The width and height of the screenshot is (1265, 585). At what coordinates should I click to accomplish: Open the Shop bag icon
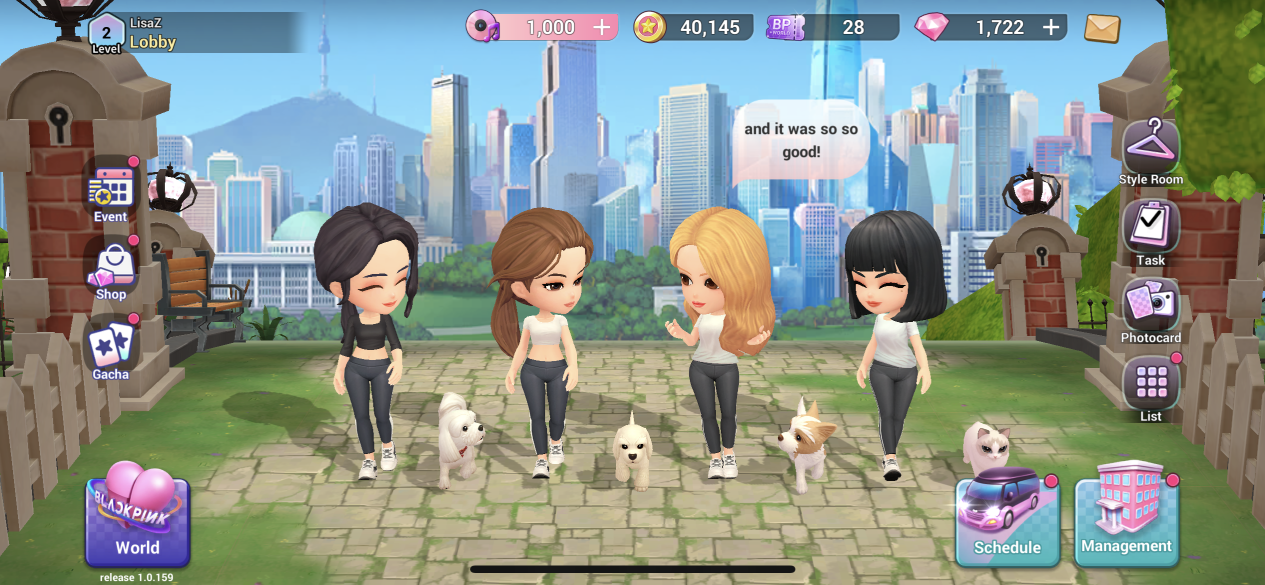coord(111,268)
